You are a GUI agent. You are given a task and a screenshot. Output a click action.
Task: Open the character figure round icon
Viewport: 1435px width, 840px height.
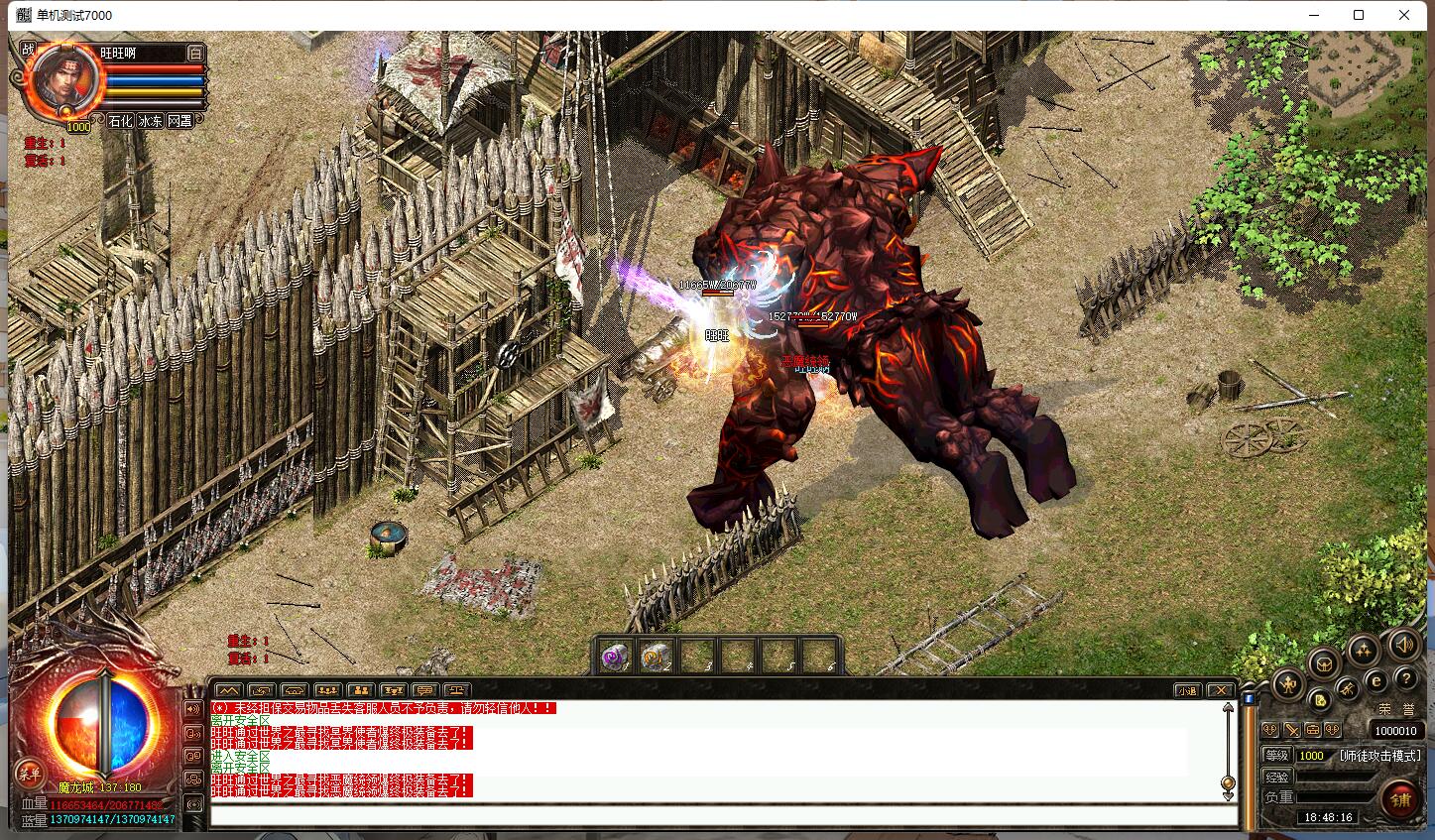[x=1288, y=682]
